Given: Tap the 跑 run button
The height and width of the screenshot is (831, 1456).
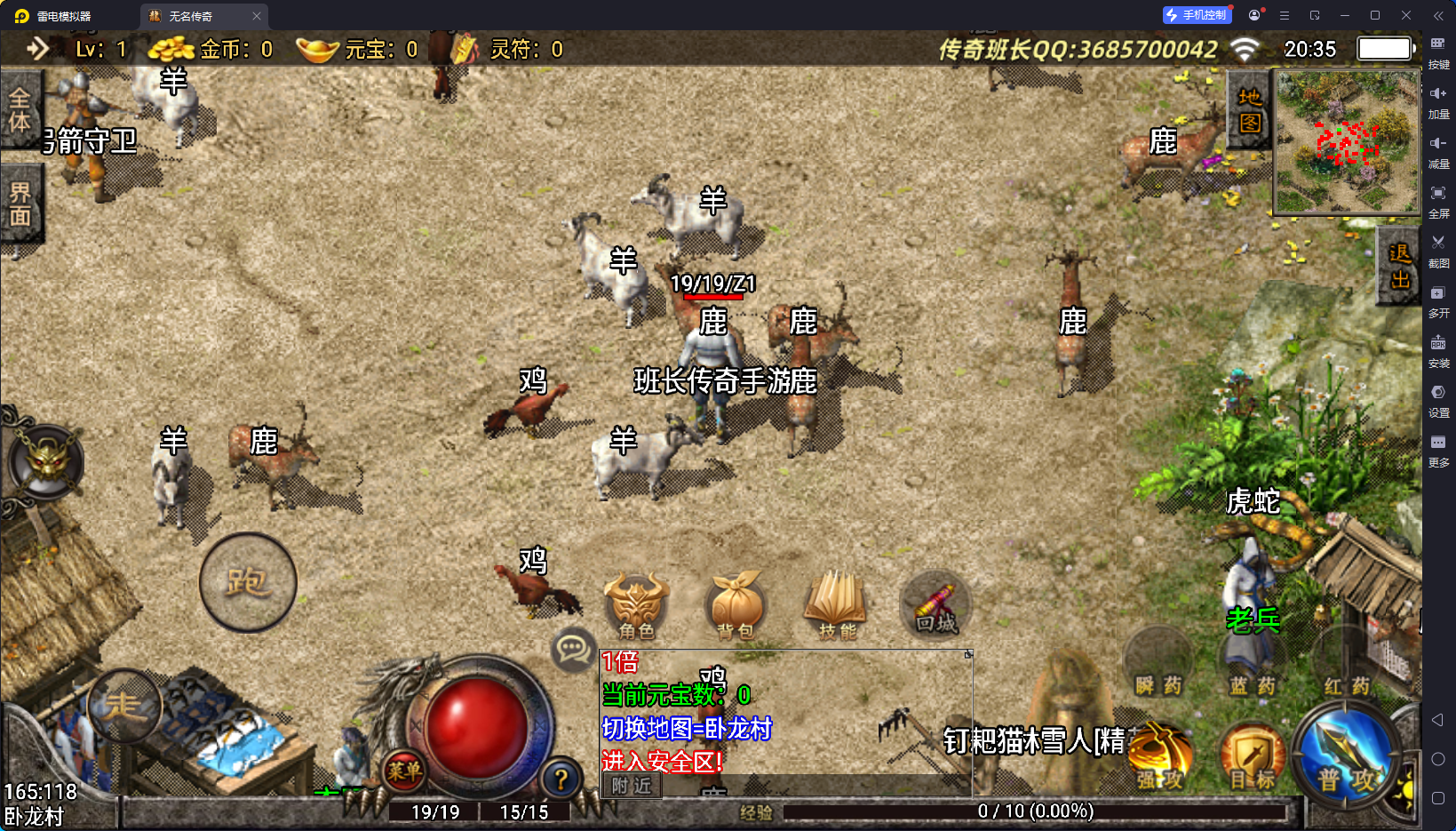Looking at the screenshot, I should coord(248,582).
